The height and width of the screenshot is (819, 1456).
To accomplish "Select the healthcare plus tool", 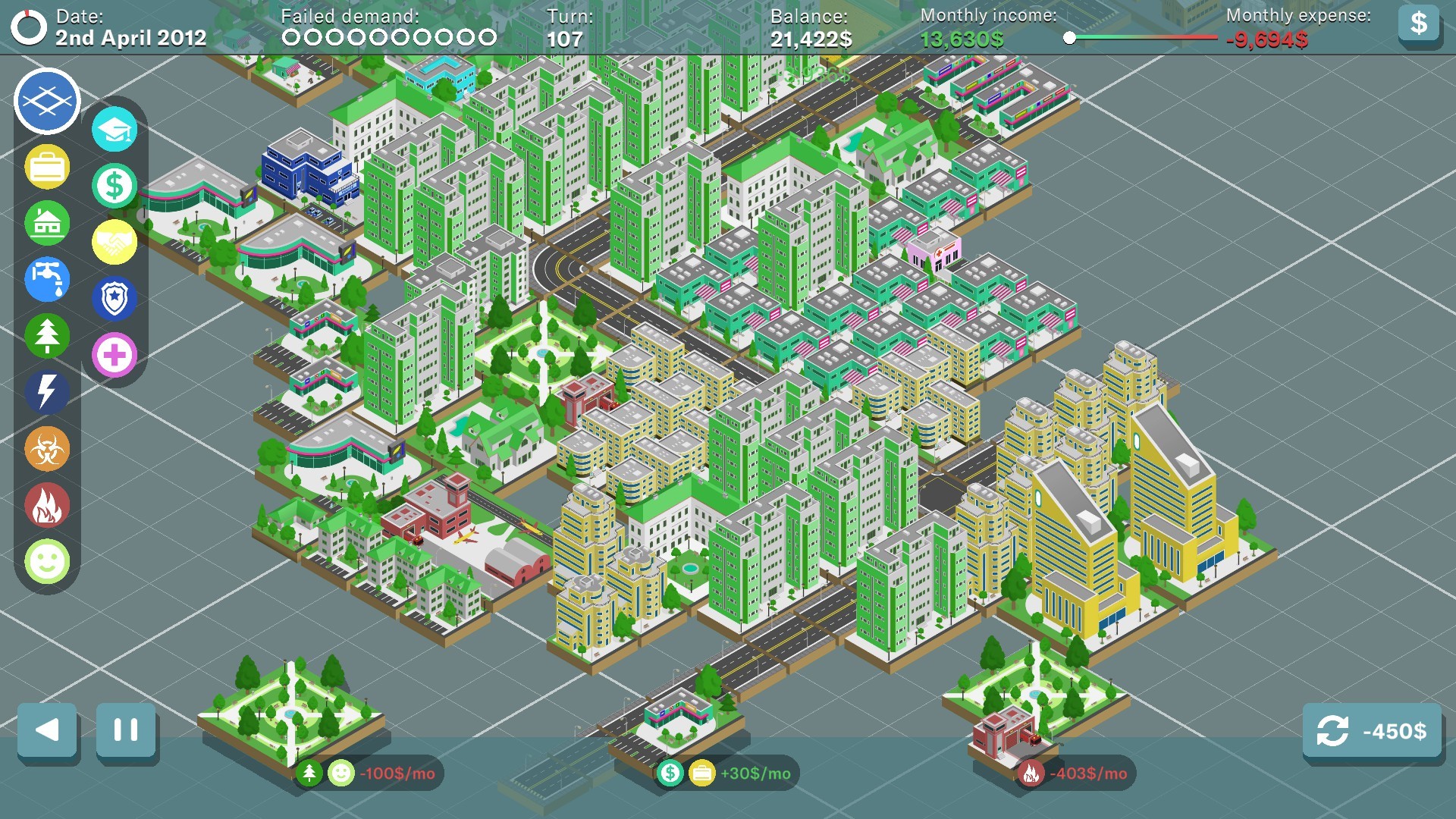I will [x=114, y=353].
